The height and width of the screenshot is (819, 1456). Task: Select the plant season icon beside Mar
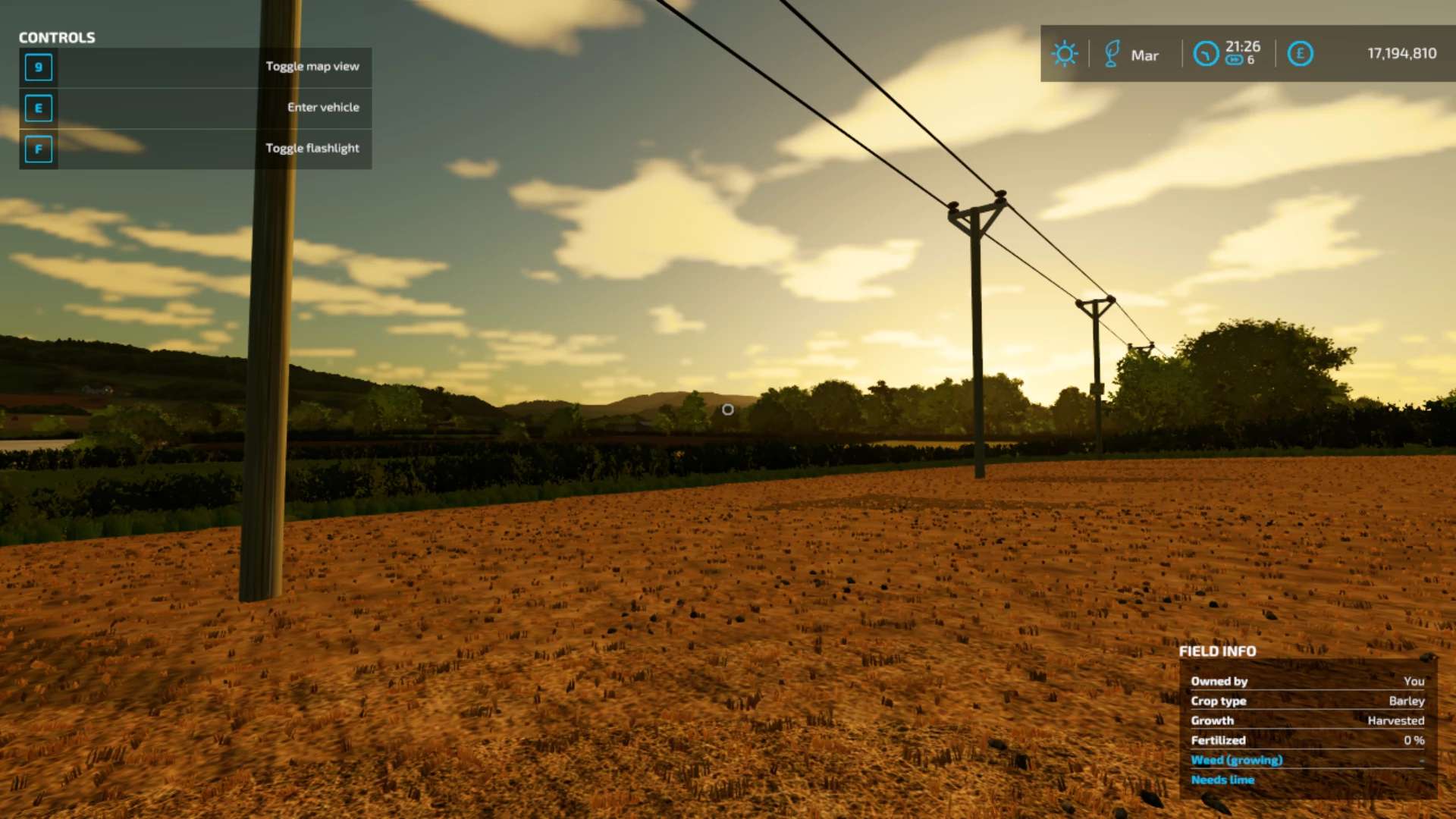[x=1112, y=54]
